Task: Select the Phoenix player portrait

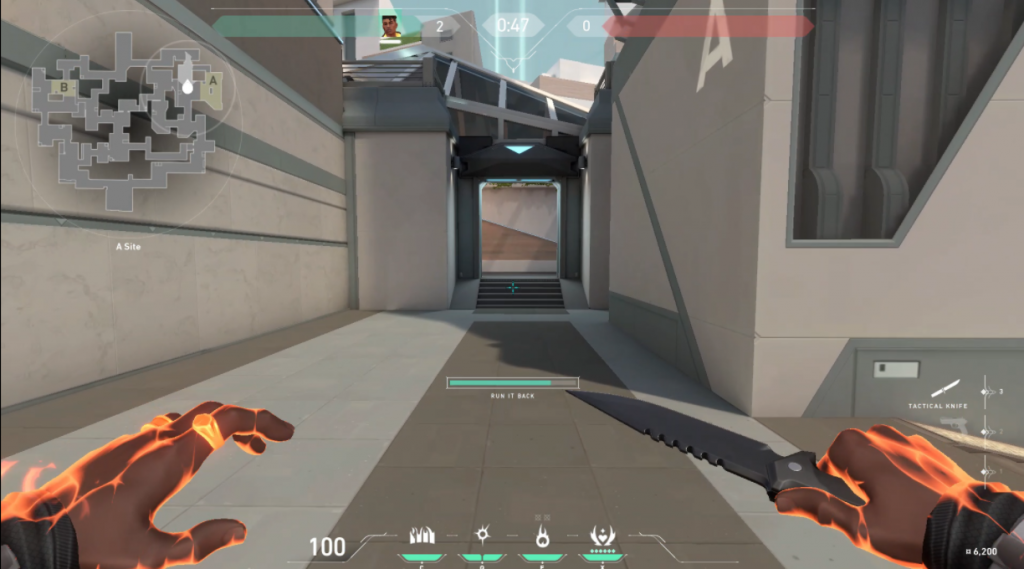Action: point(390,27)
